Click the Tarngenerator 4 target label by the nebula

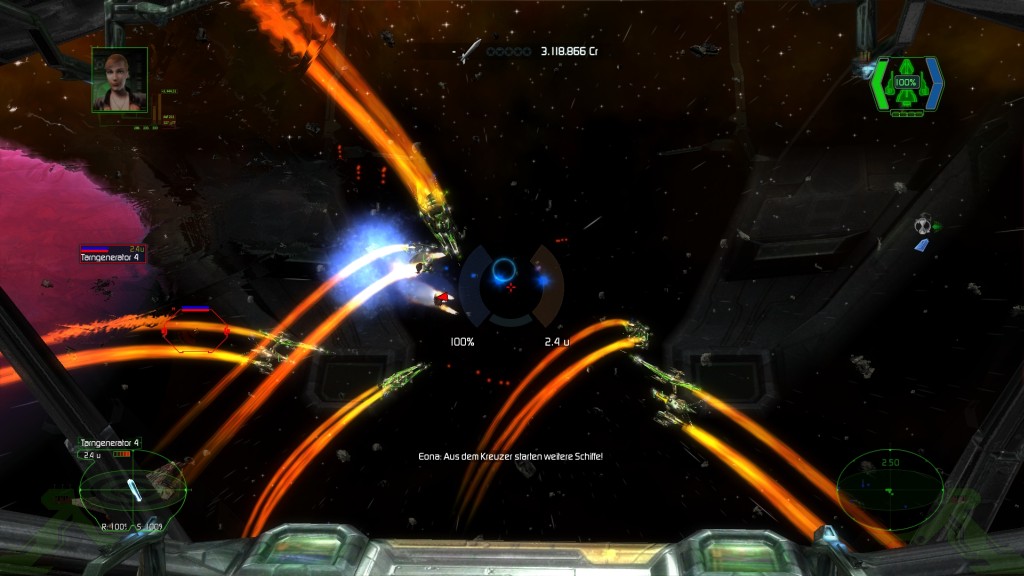pyautogui.click(x=110, y=257)
